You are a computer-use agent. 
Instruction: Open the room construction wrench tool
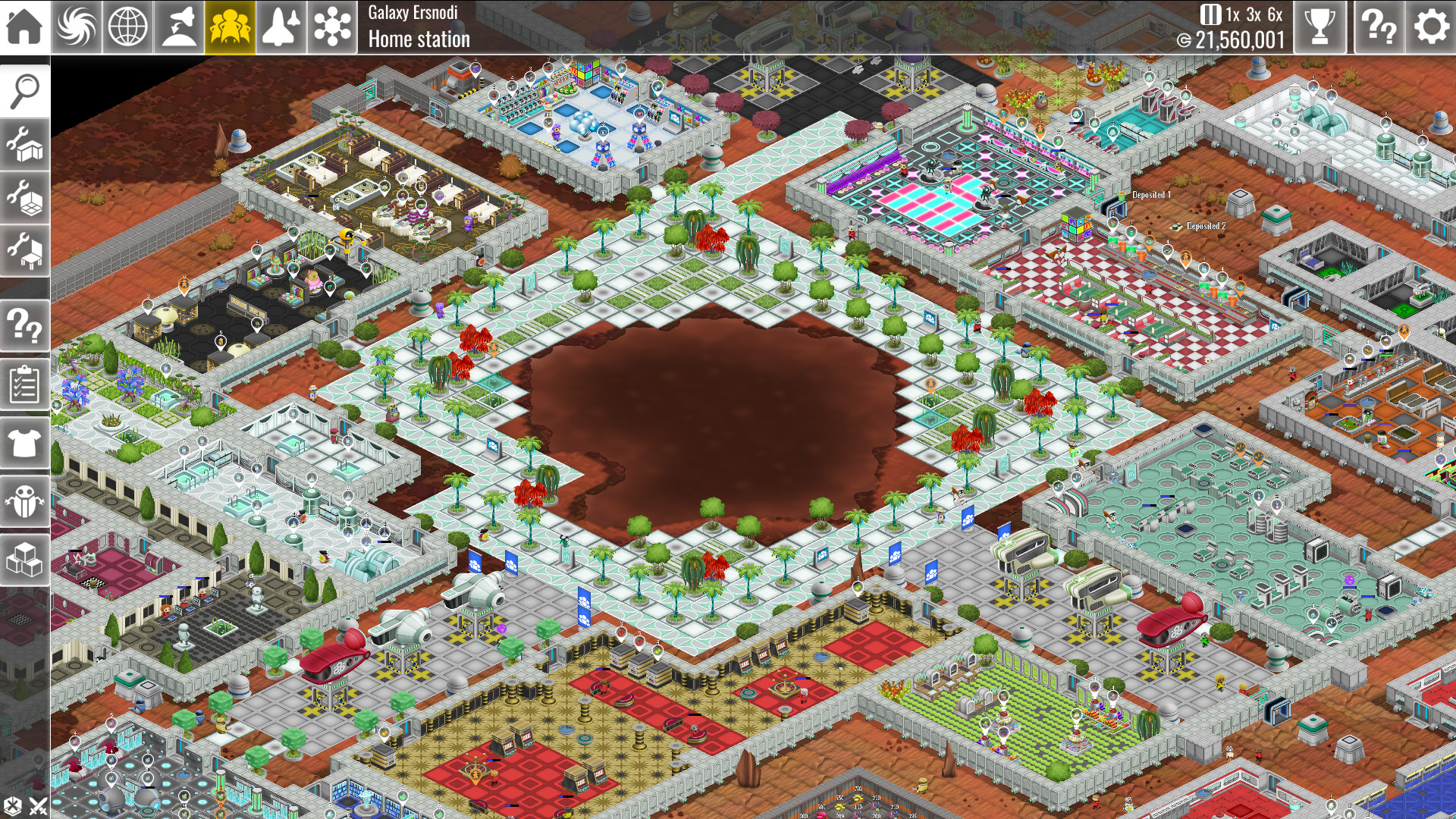click(x=24, y=149)
